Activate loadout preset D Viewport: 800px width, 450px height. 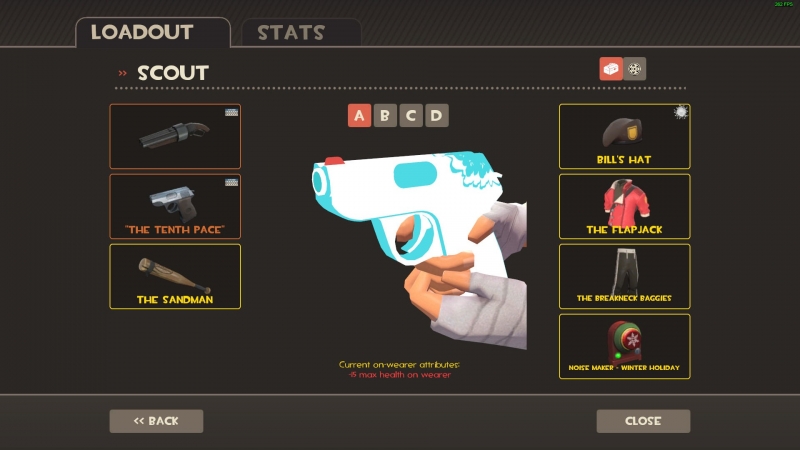coord(436,116)
